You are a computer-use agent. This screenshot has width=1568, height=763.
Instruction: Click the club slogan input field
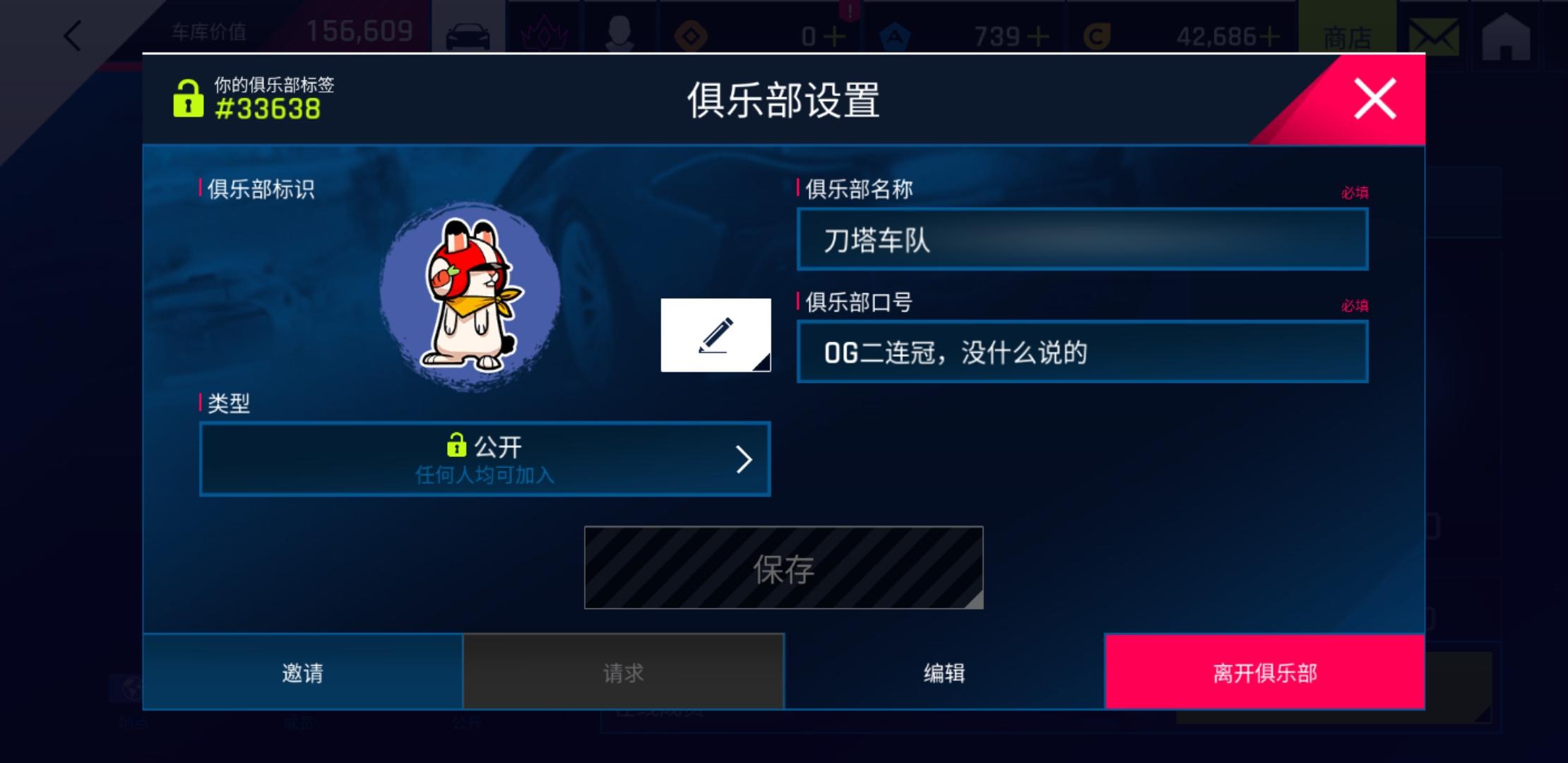coord(1083,351)
